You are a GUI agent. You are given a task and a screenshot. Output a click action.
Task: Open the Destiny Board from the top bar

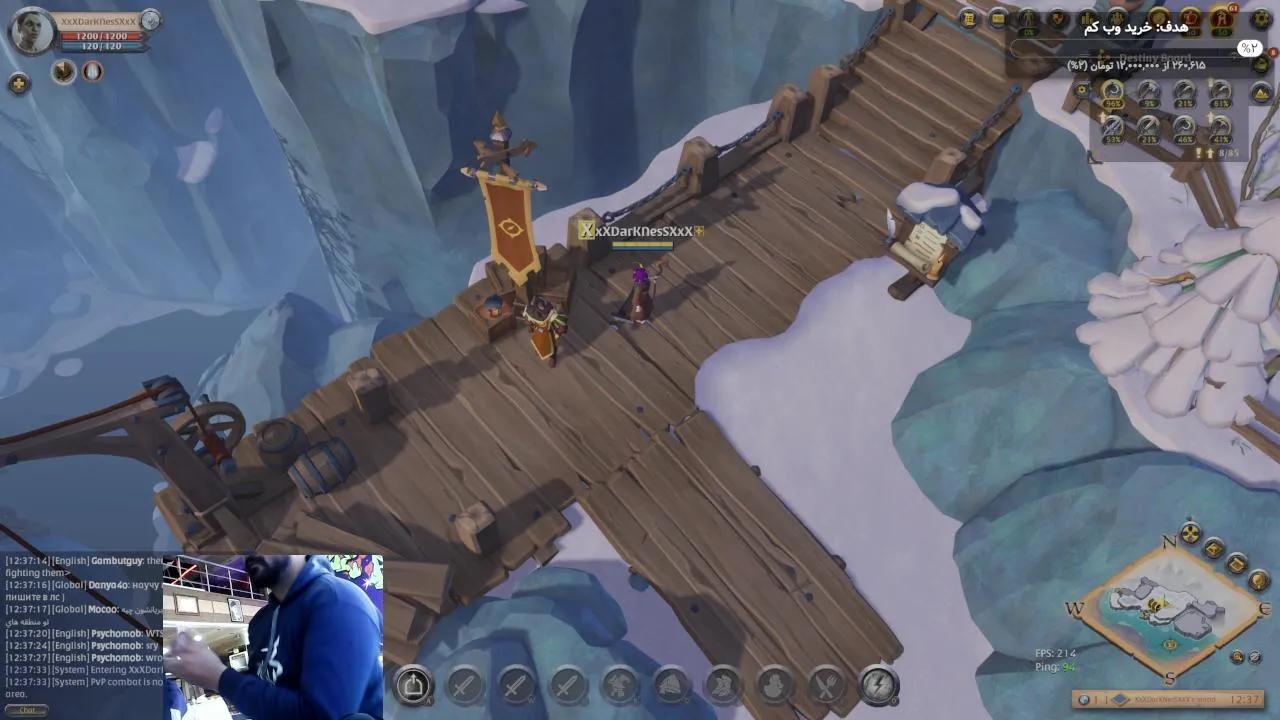[x=1030, y=18]
